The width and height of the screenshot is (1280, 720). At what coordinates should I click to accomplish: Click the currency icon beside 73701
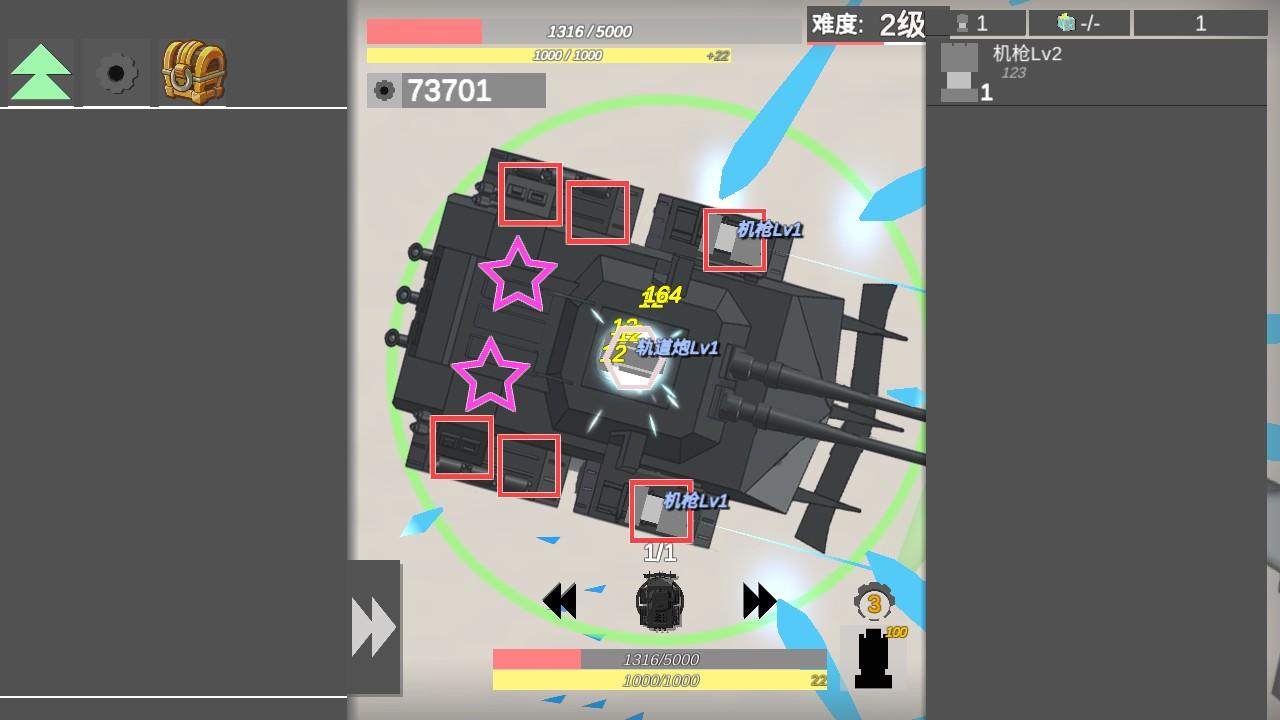(385, 91)
